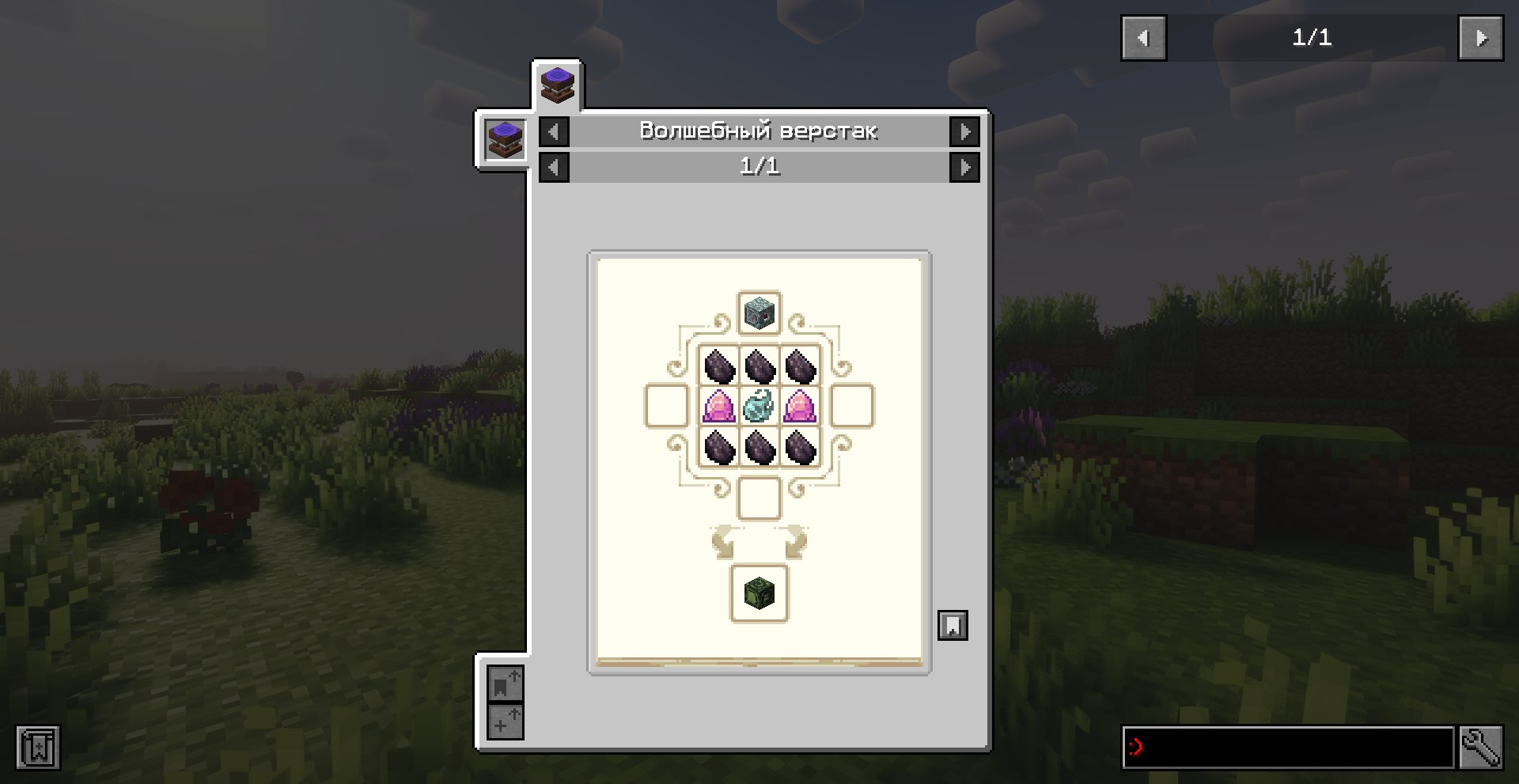This screenshot has width=1519, height=784.
Task: Go to previous recipe category arrow
Action: pyautogui.click(x=554, y=131)
